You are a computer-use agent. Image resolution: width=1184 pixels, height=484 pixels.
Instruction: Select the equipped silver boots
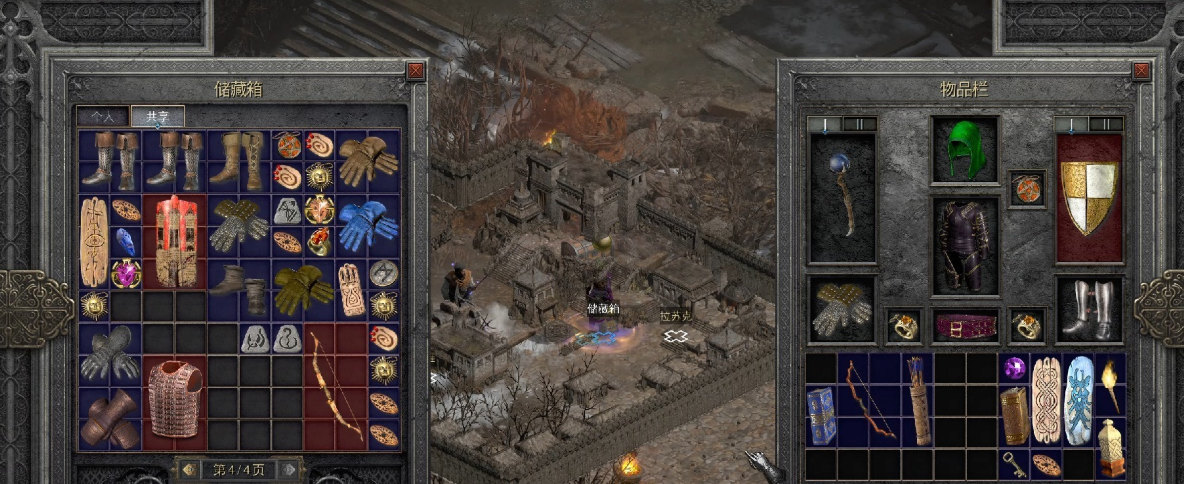click(1089, 309)
